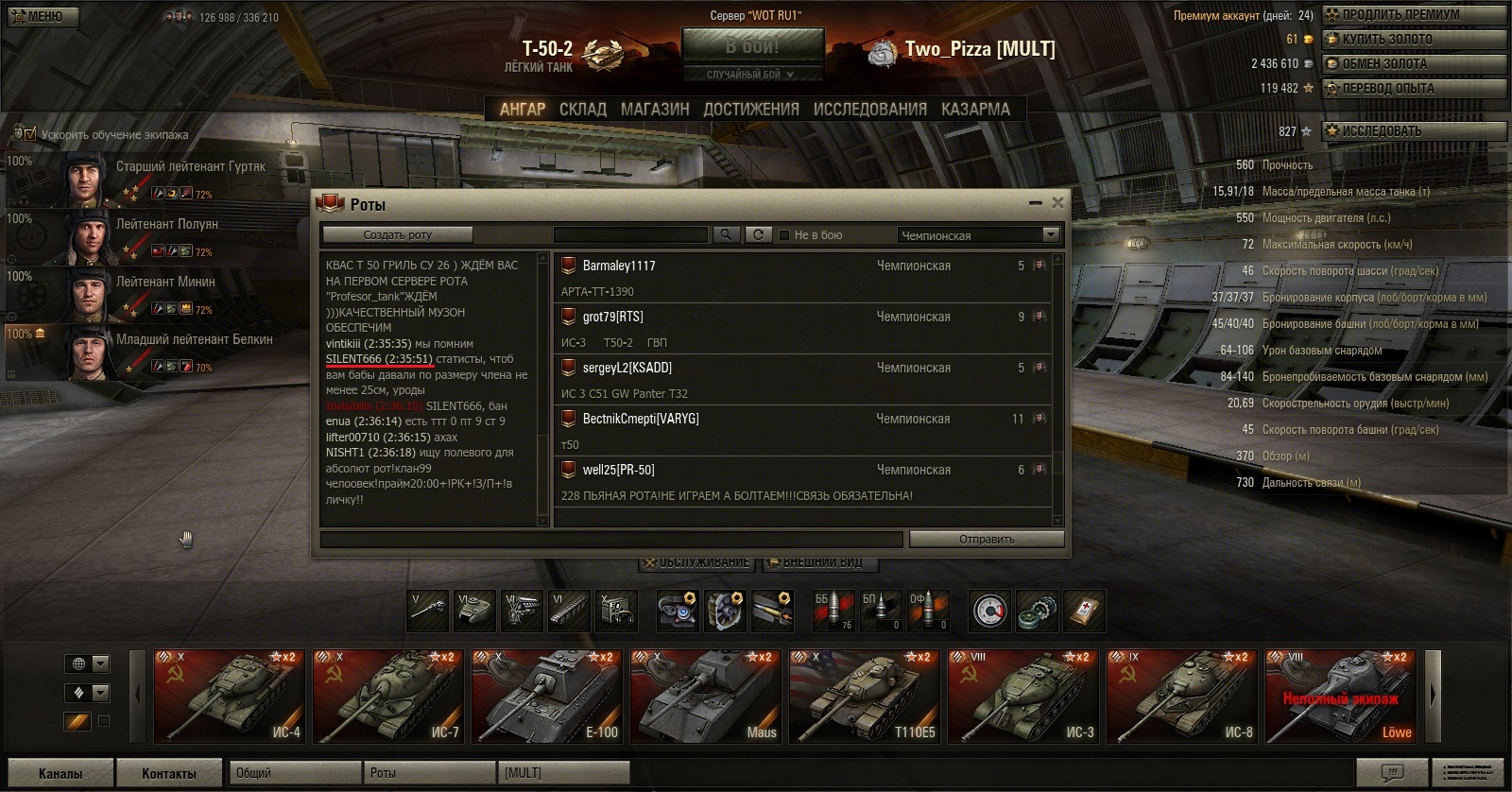The width and height of the screenshot is (1512, 792).
Task: Open the Контакты button
Action: (168, 773)
